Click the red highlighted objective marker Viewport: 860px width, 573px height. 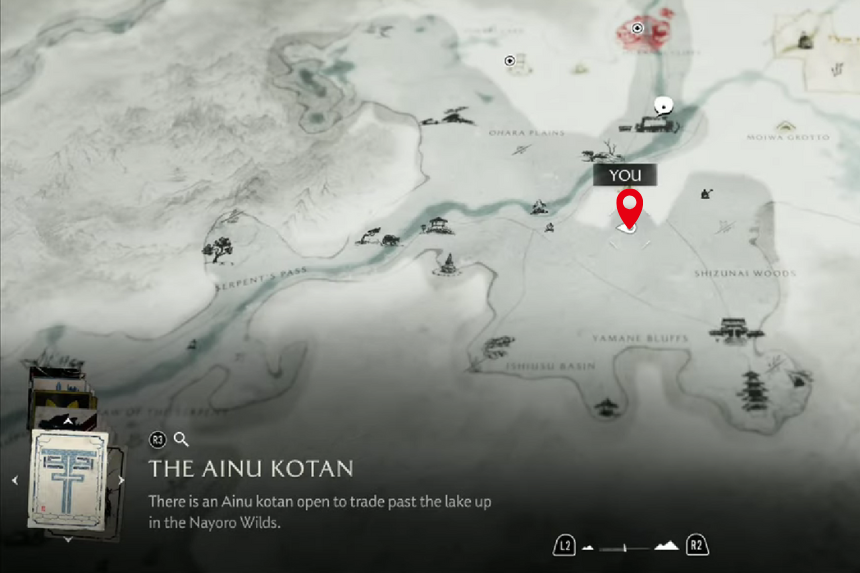click(x=638, y=29)
